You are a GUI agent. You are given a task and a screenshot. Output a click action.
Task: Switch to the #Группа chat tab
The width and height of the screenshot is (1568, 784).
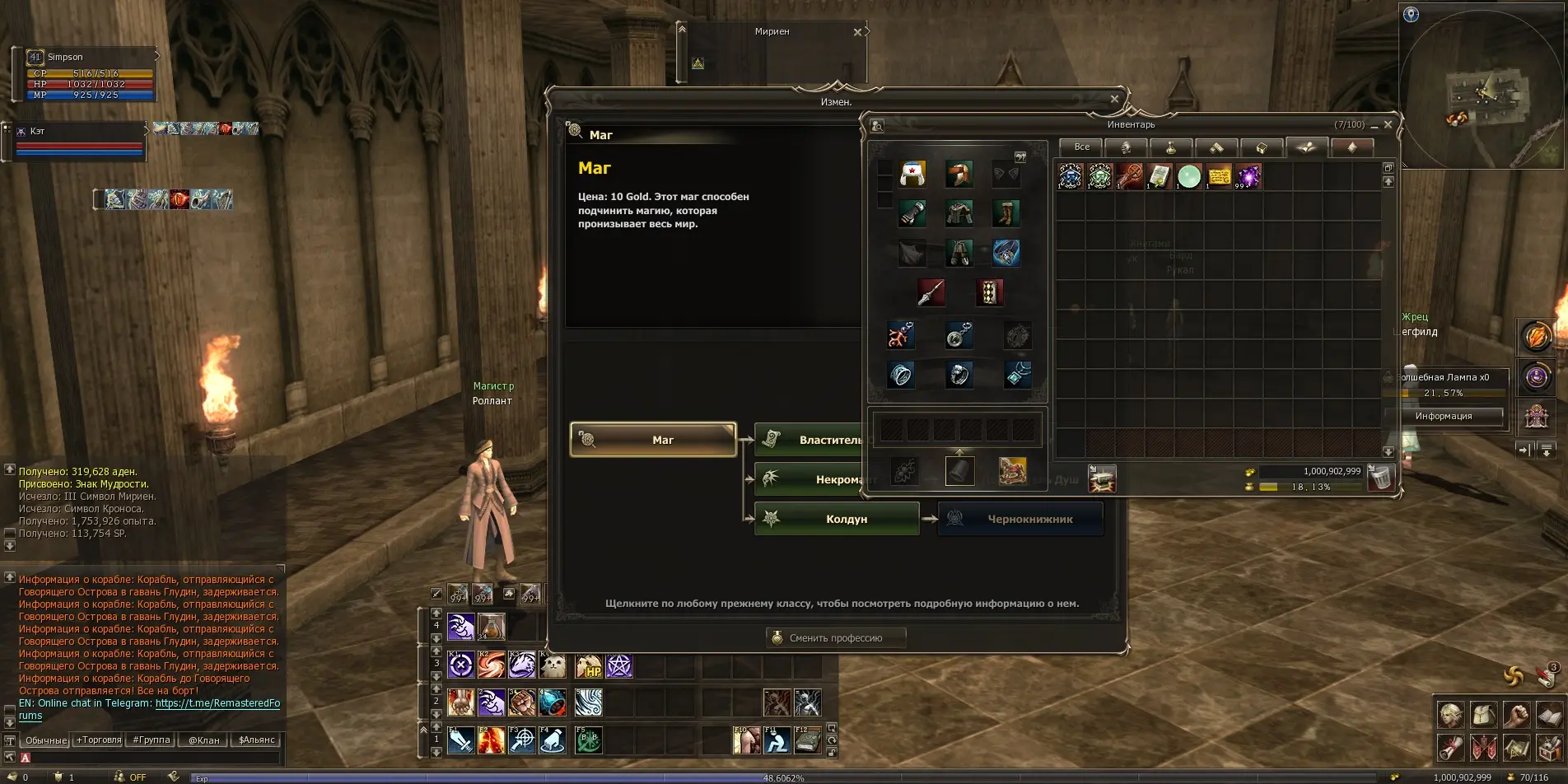click(x=152, y=740)
